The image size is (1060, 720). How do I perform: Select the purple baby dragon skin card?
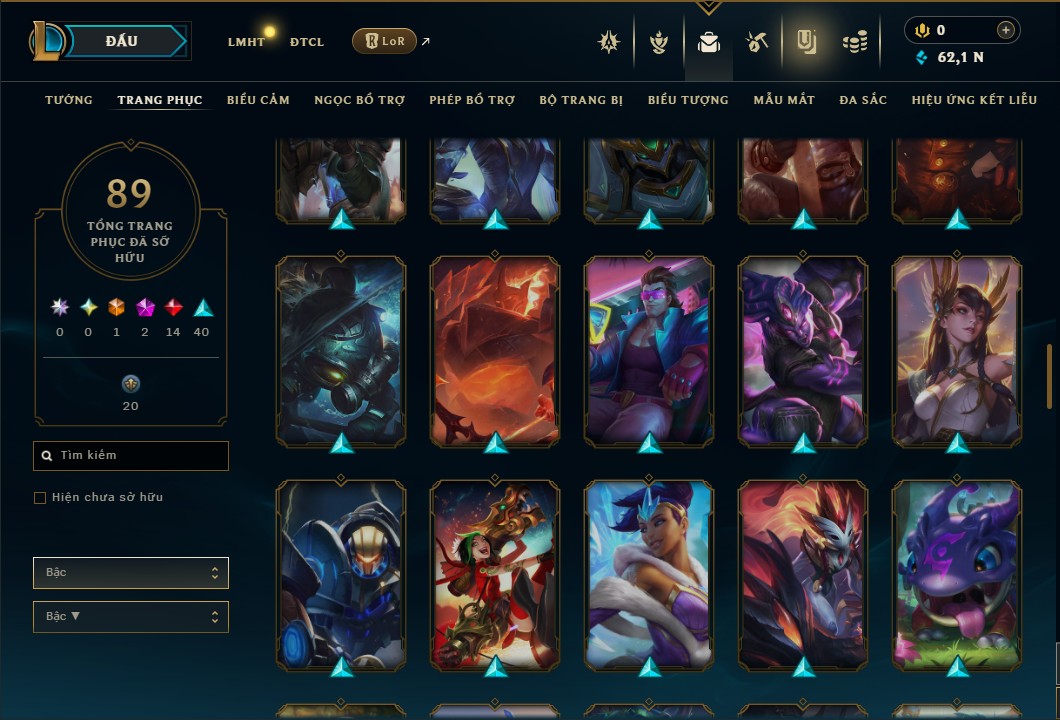(957, 574)
